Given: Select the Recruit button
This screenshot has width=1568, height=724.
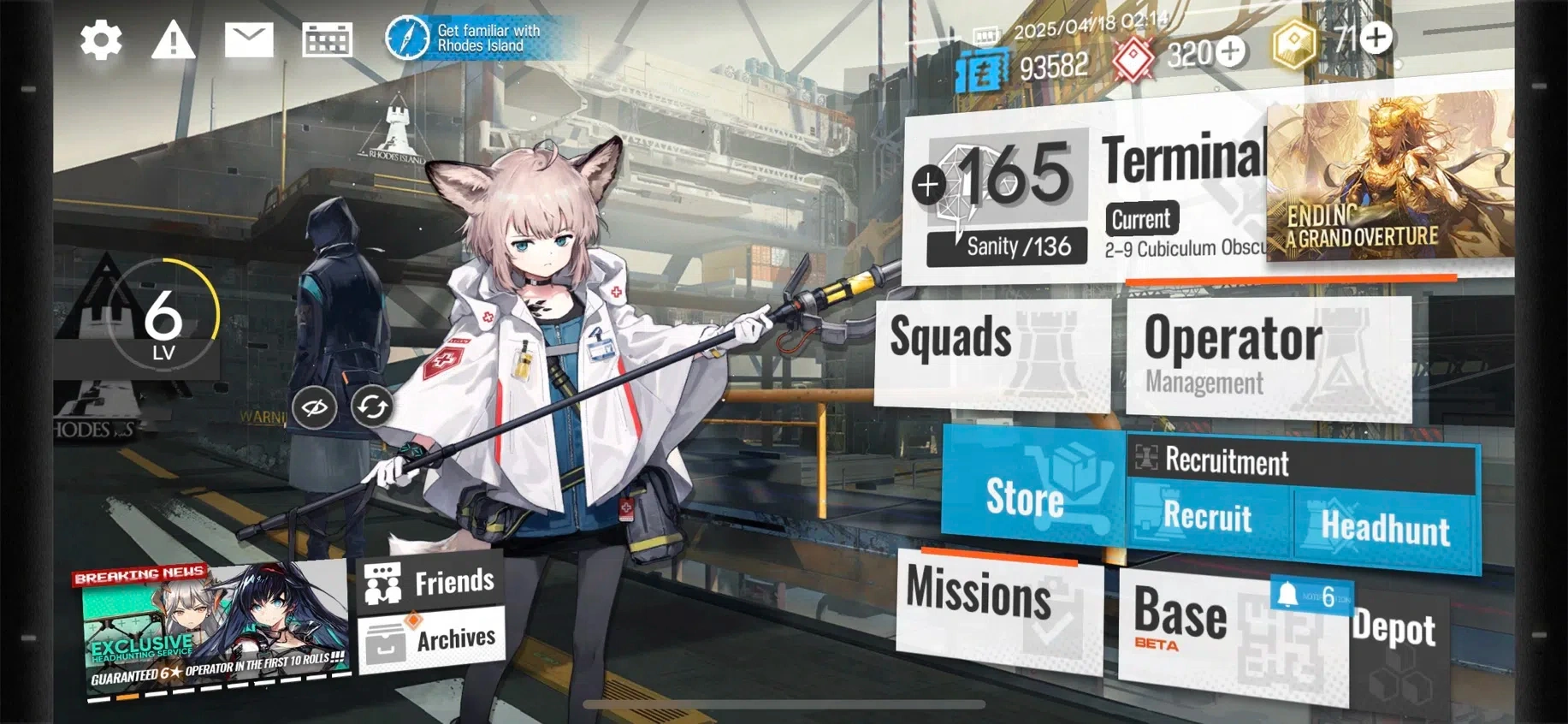Looking at the screenshot, I should tap(1207, 518).
